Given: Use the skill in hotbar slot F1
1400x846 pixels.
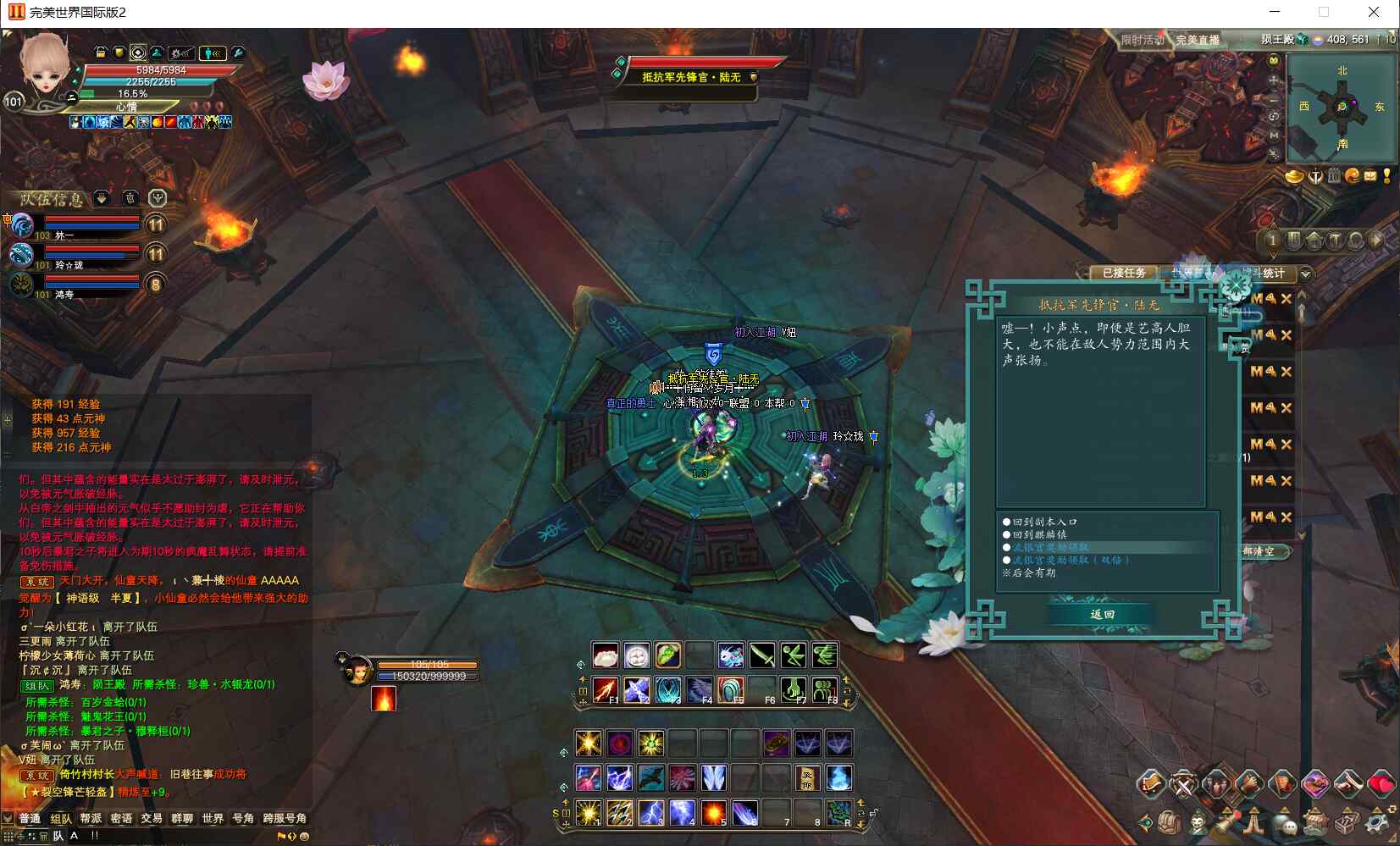Looking at the screenshot, I should pyautogui.click(x=605, y=690).
